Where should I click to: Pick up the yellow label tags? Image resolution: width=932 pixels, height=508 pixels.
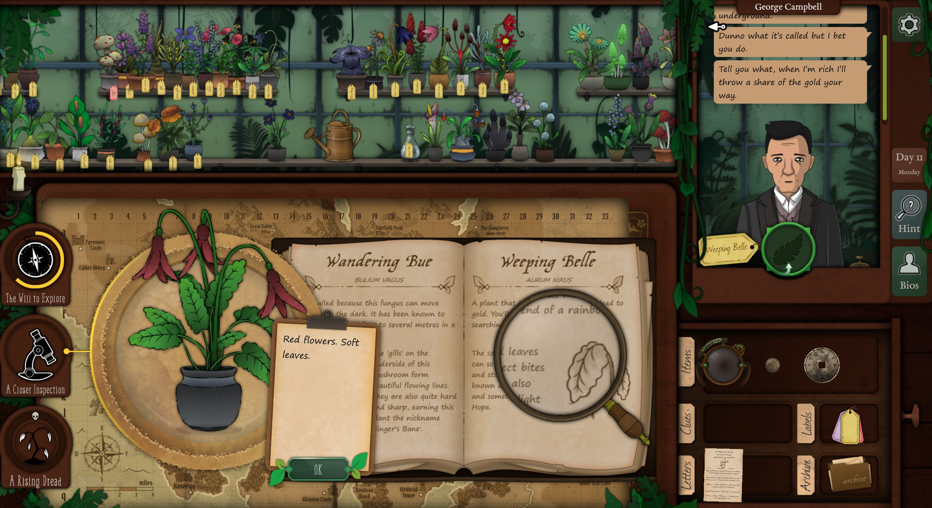tap(847, 426)
